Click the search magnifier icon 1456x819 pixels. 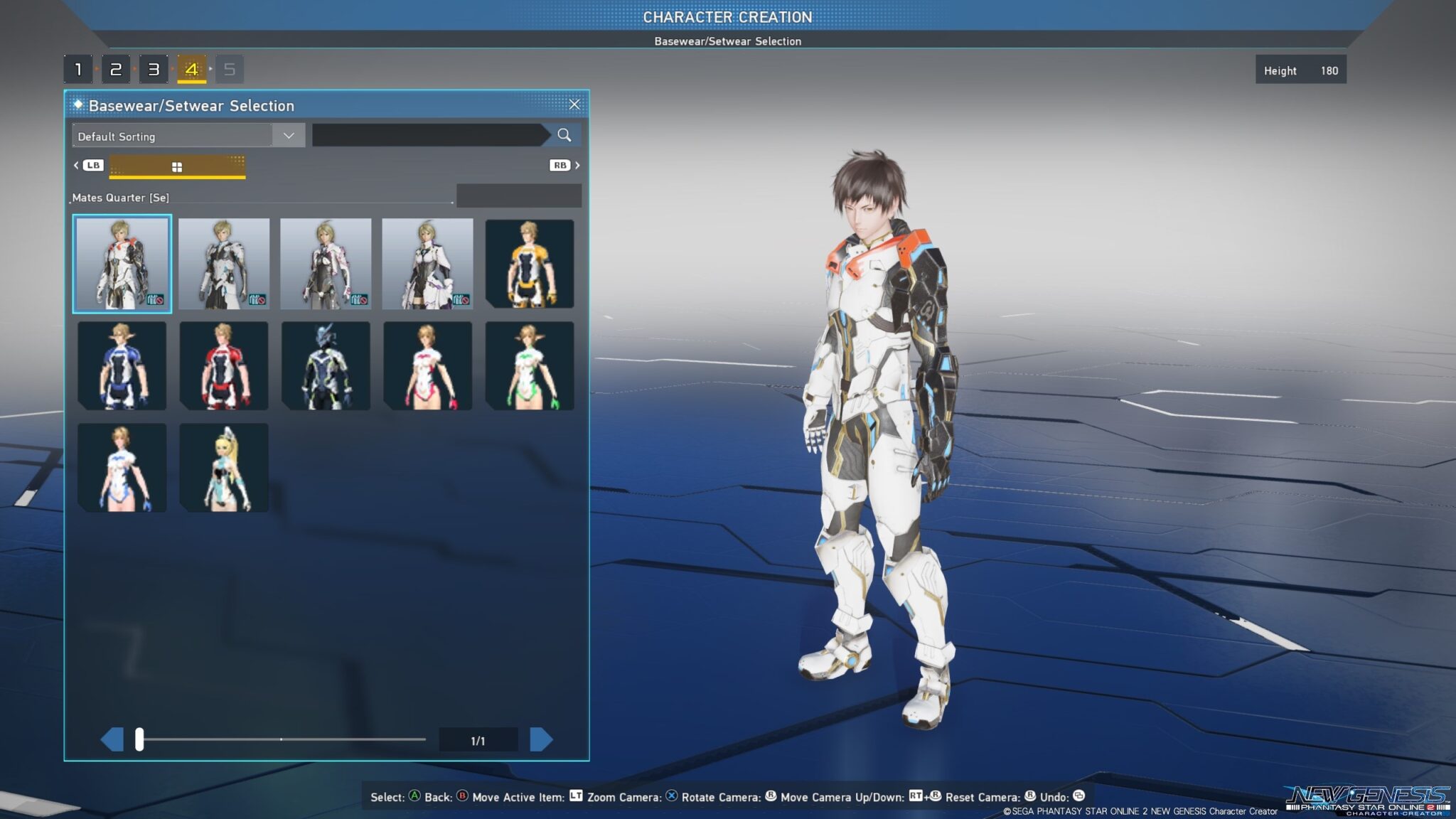(x=565, y=134)
